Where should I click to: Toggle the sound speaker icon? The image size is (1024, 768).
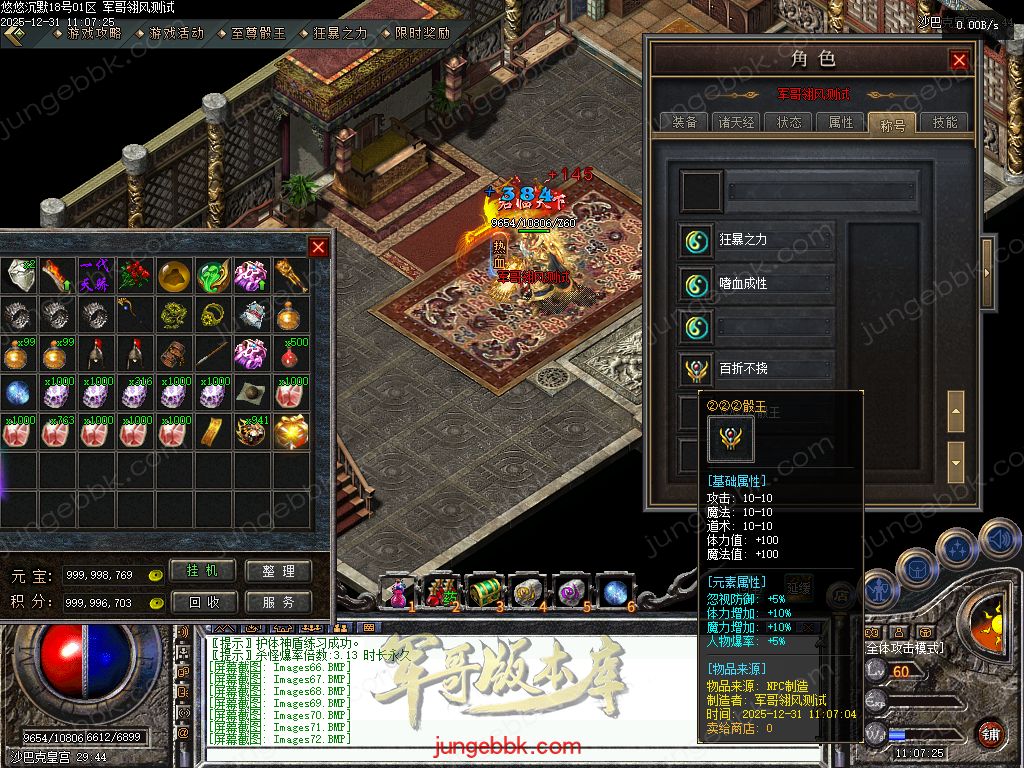(999, 539)
